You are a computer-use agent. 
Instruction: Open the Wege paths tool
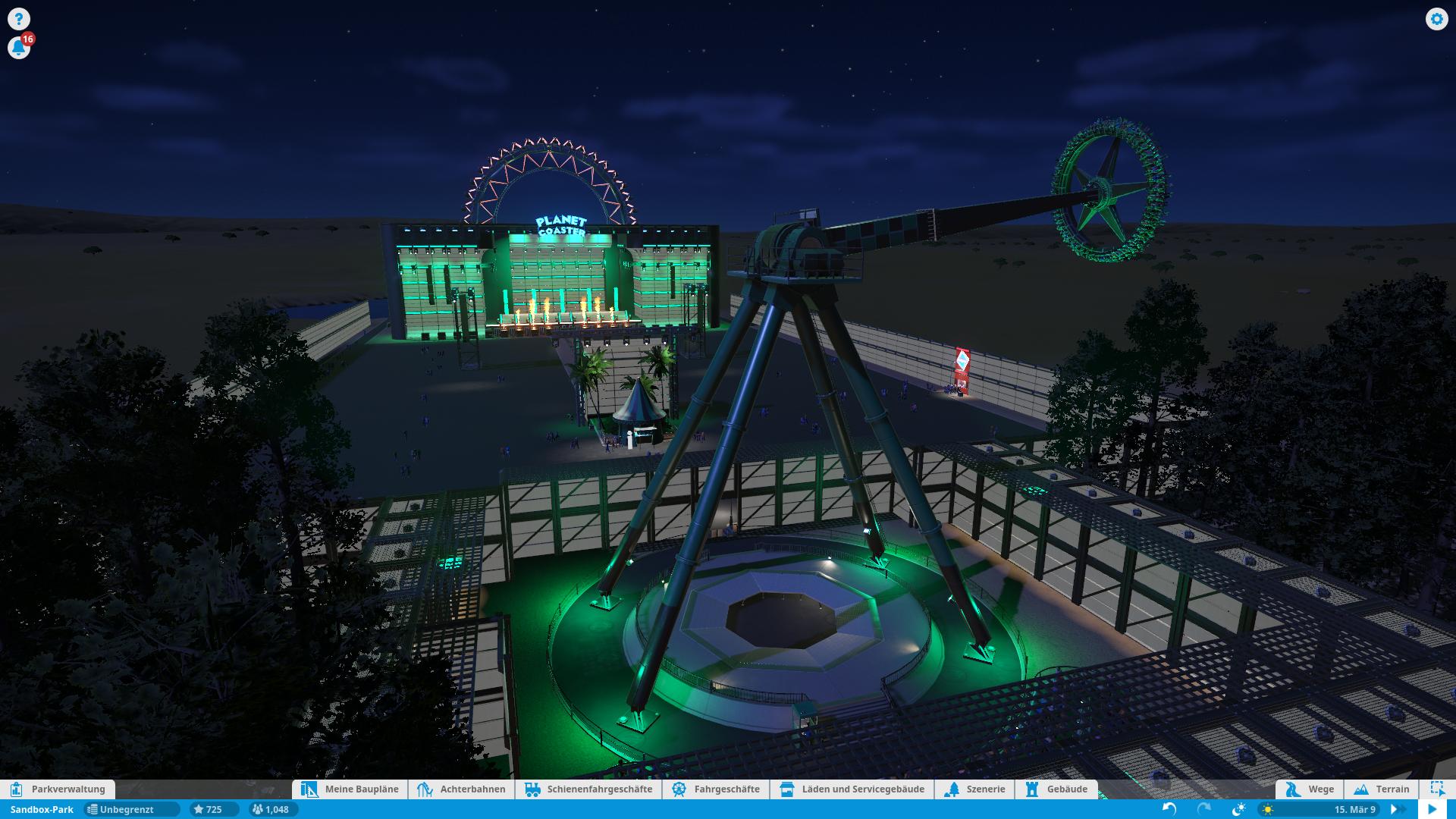click(1310, 789)
